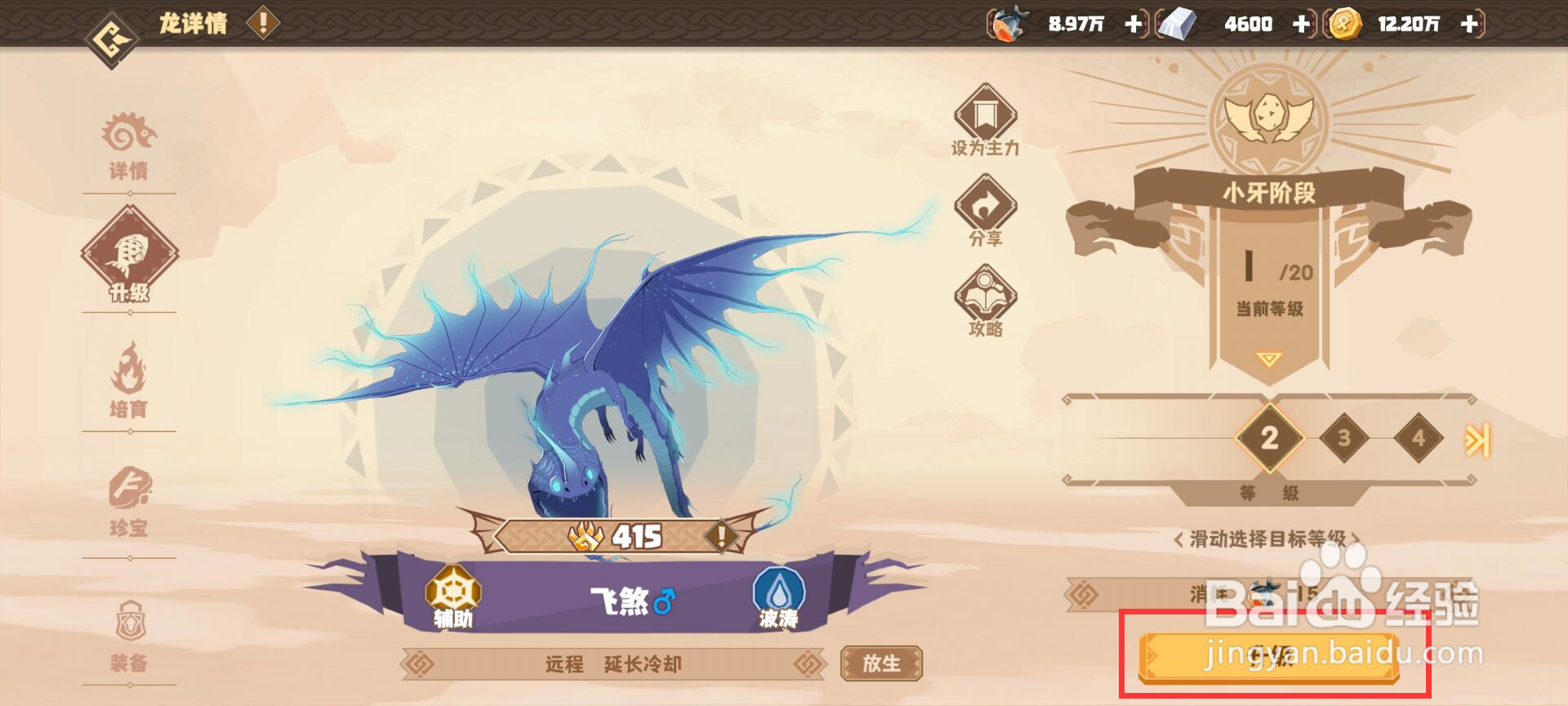Add fish resources with the plus next to 8.97万
The image size is (1568, 706).
[1134, 25]
